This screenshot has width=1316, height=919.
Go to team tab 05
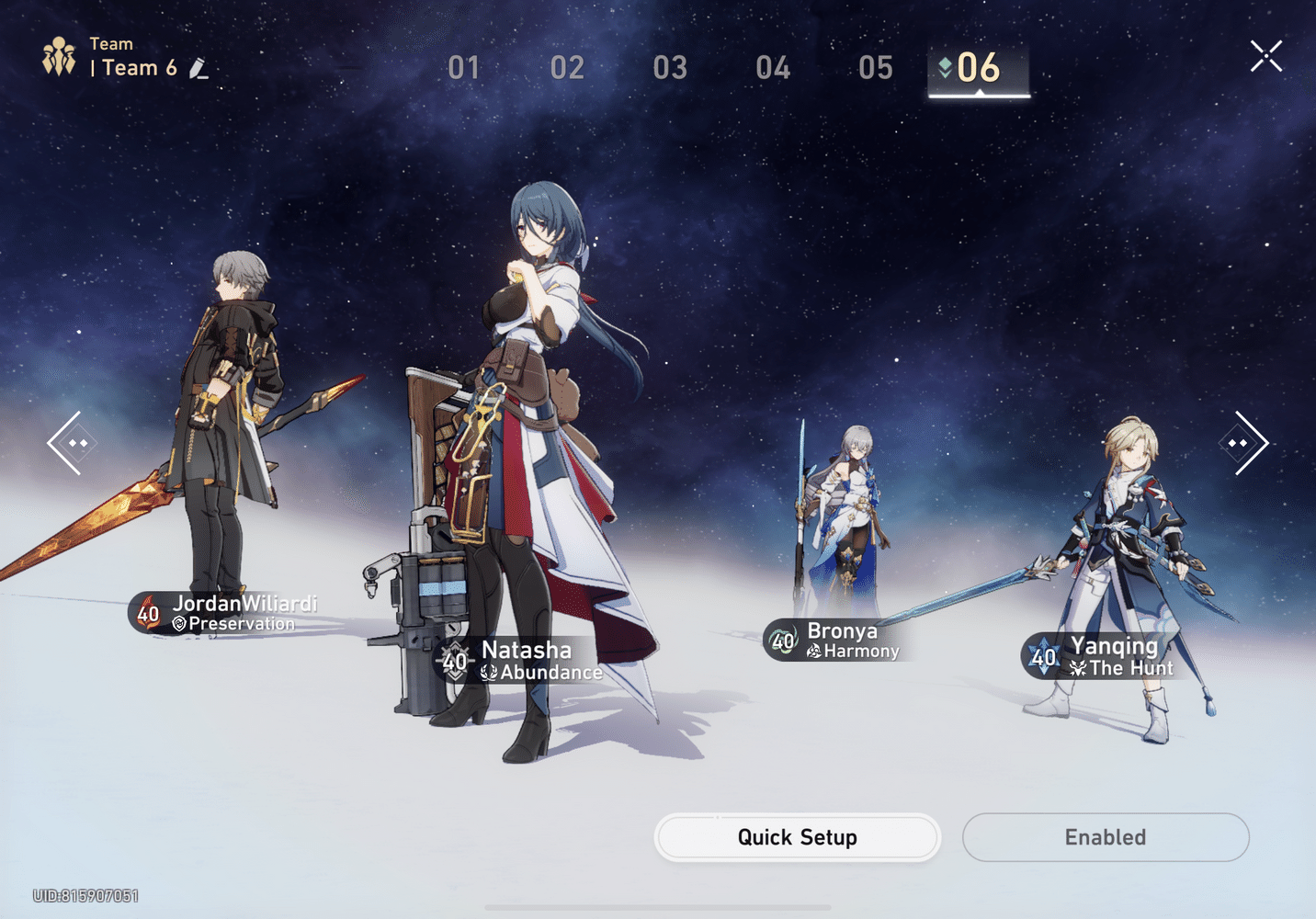[x=876, y=68]
